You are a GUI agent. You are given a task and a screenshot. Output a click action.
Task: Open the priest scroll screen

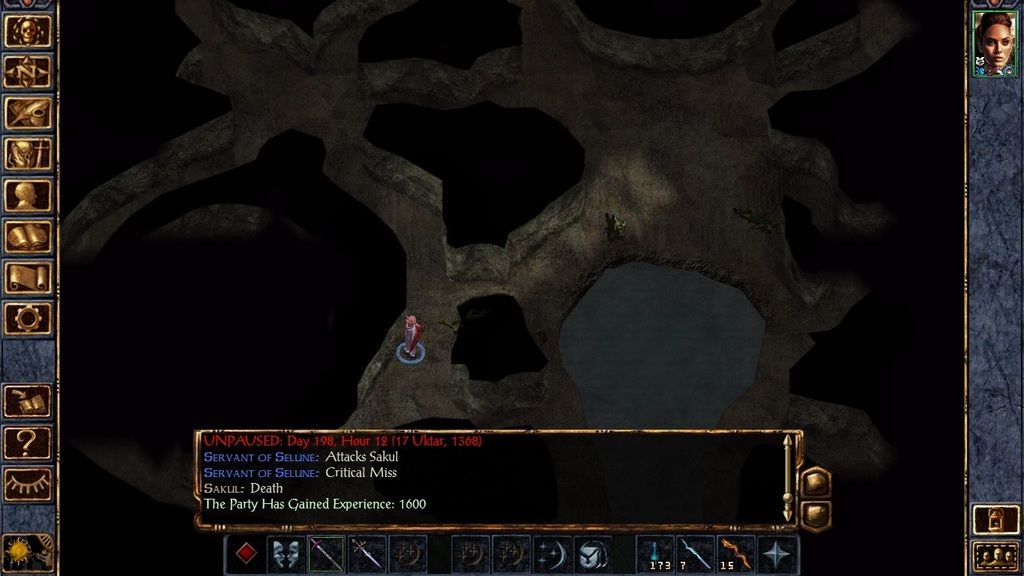(x=28, y=277)
